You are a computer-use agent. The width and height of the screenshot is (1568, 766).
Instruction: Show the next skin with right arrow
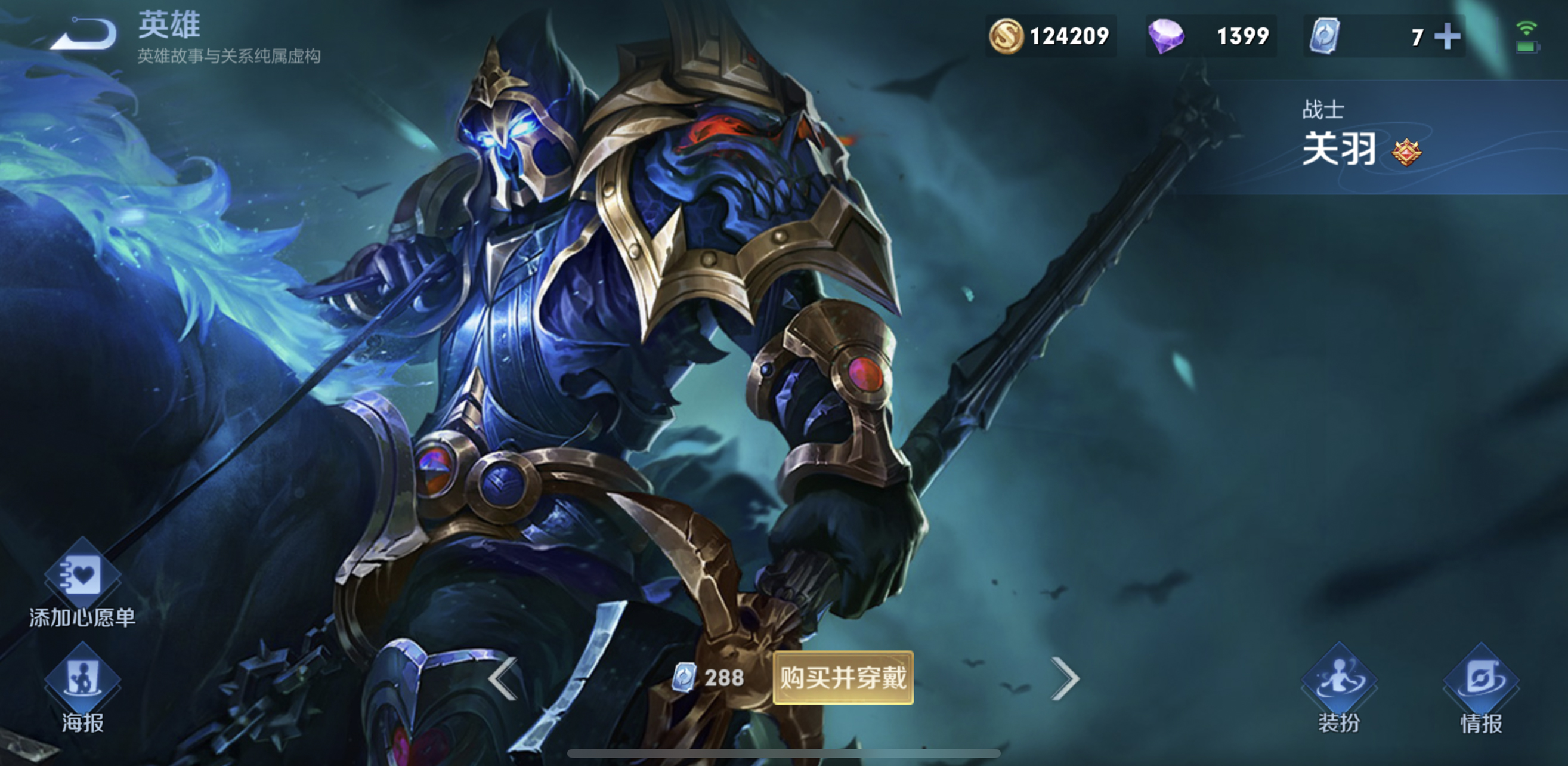click(x=1065, y=678)
